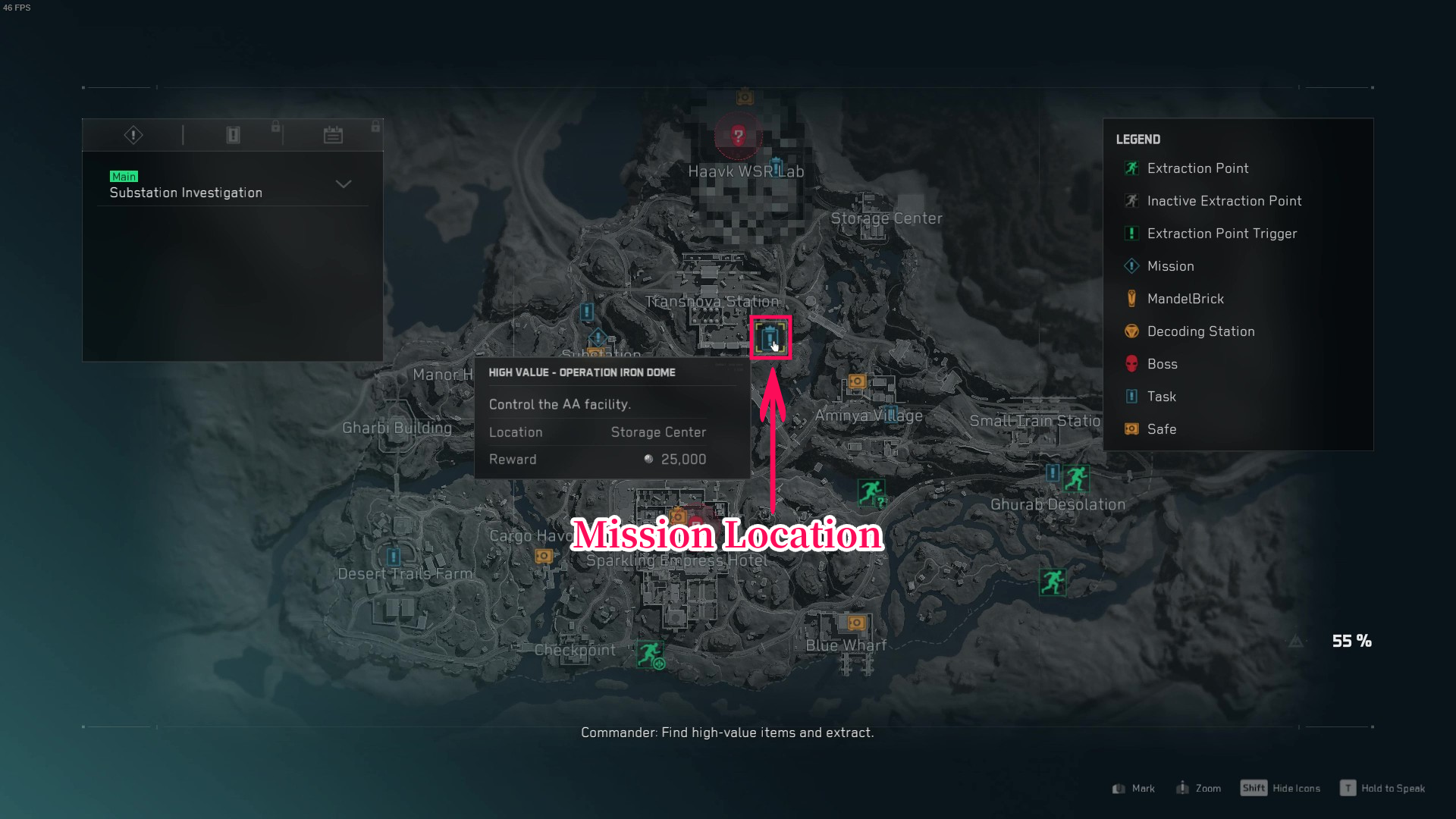Click the Safe icon in the Legend
The height and width of the screenshot is (819, 1456).
pos(1131,428)
